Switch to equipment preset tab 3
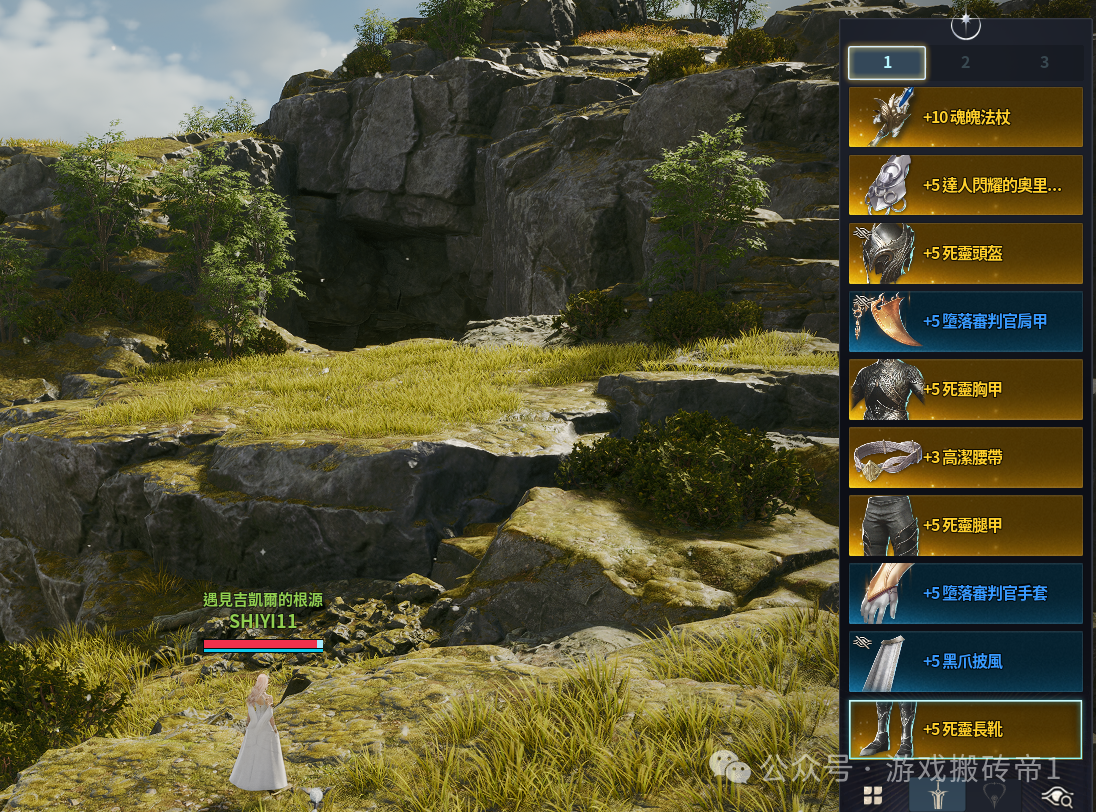1096x812 pixels. click(x=1044, y=63)
